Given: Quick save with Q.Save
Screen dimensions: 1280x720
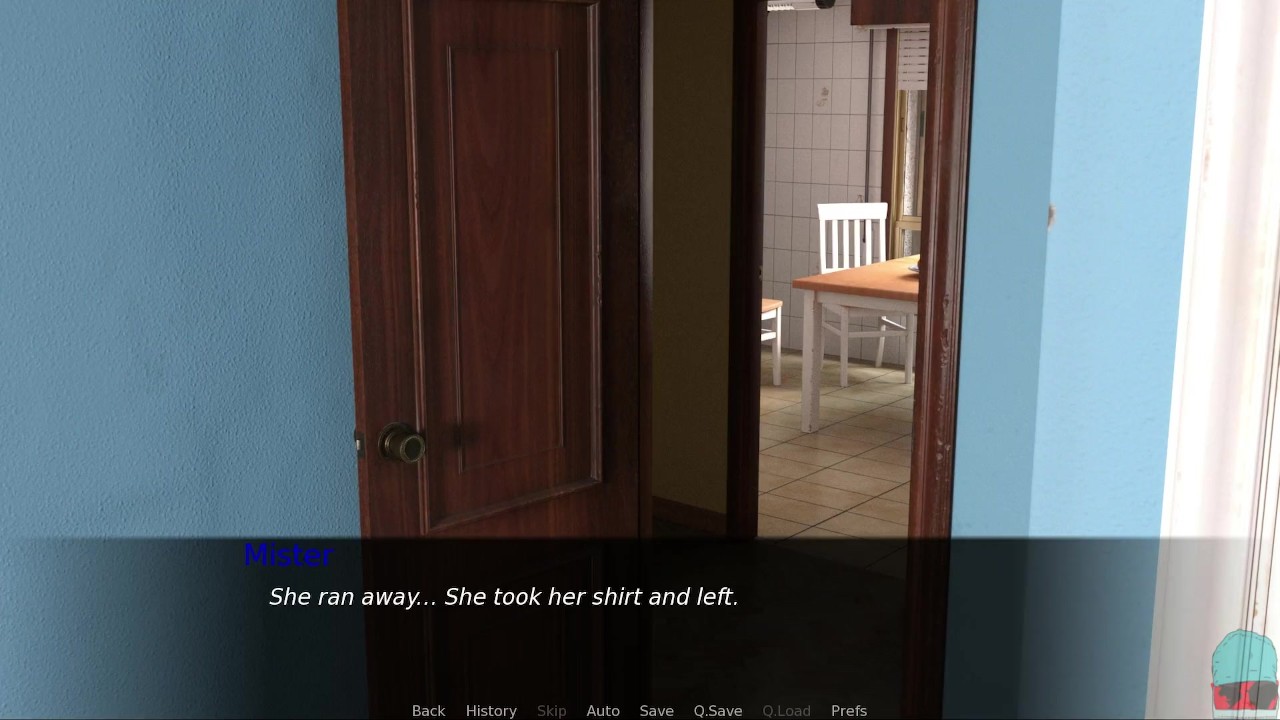Looking at the screenshot, I should [718, 710].
